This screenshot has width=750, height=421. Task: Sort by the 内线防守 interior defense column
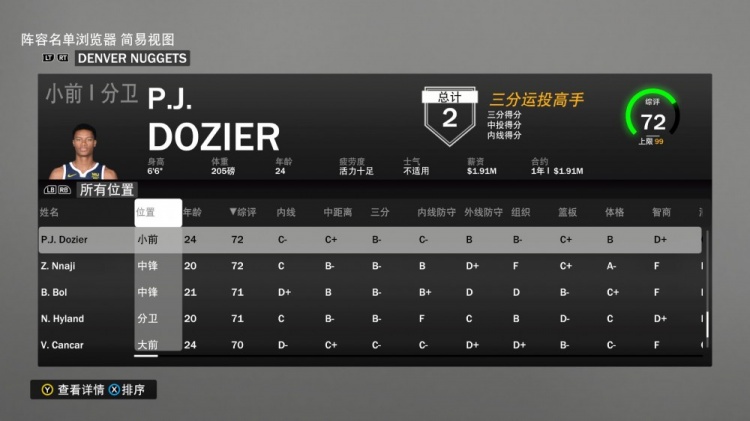[x=433, y=212]
